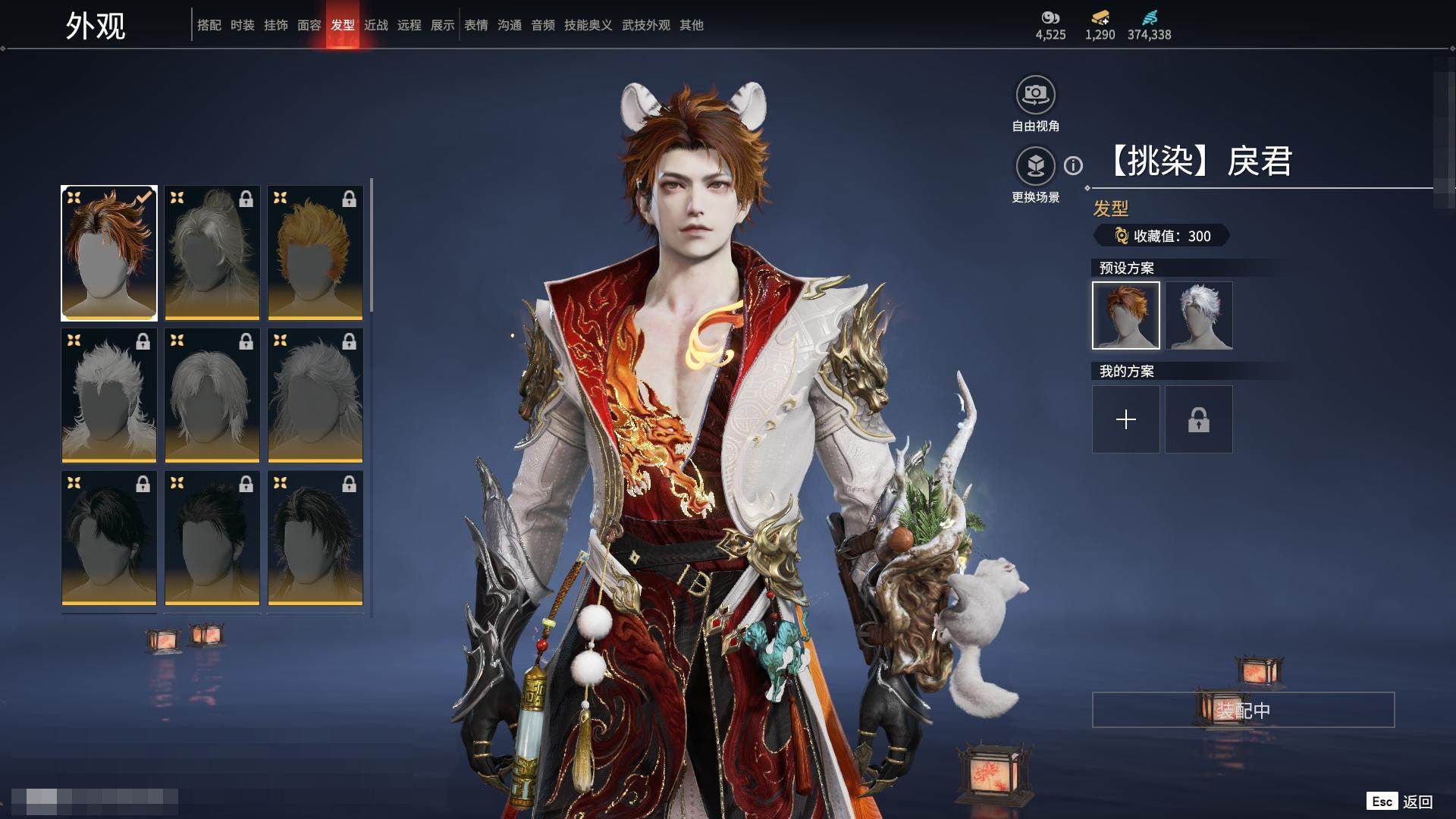This screenshot has width=1456, height=819.
Task: Show info via the circled i icon
Action: [1073, 165]
